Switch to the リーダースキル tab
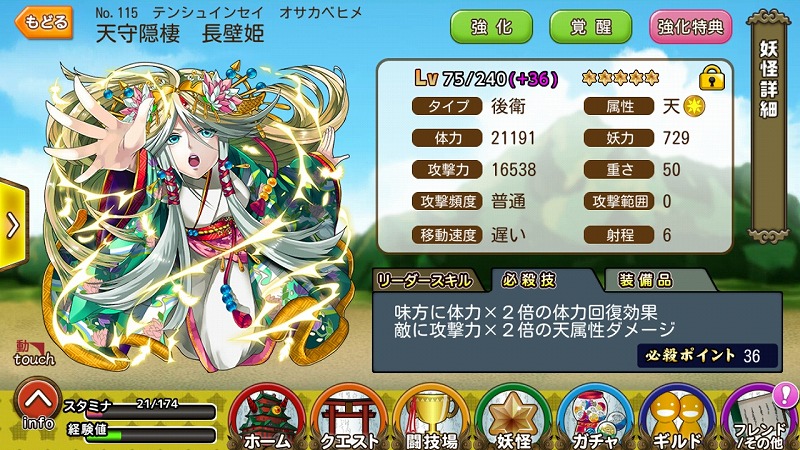This screenshot has width=800, height=450. pyautogui.click(x=430, y=279)
